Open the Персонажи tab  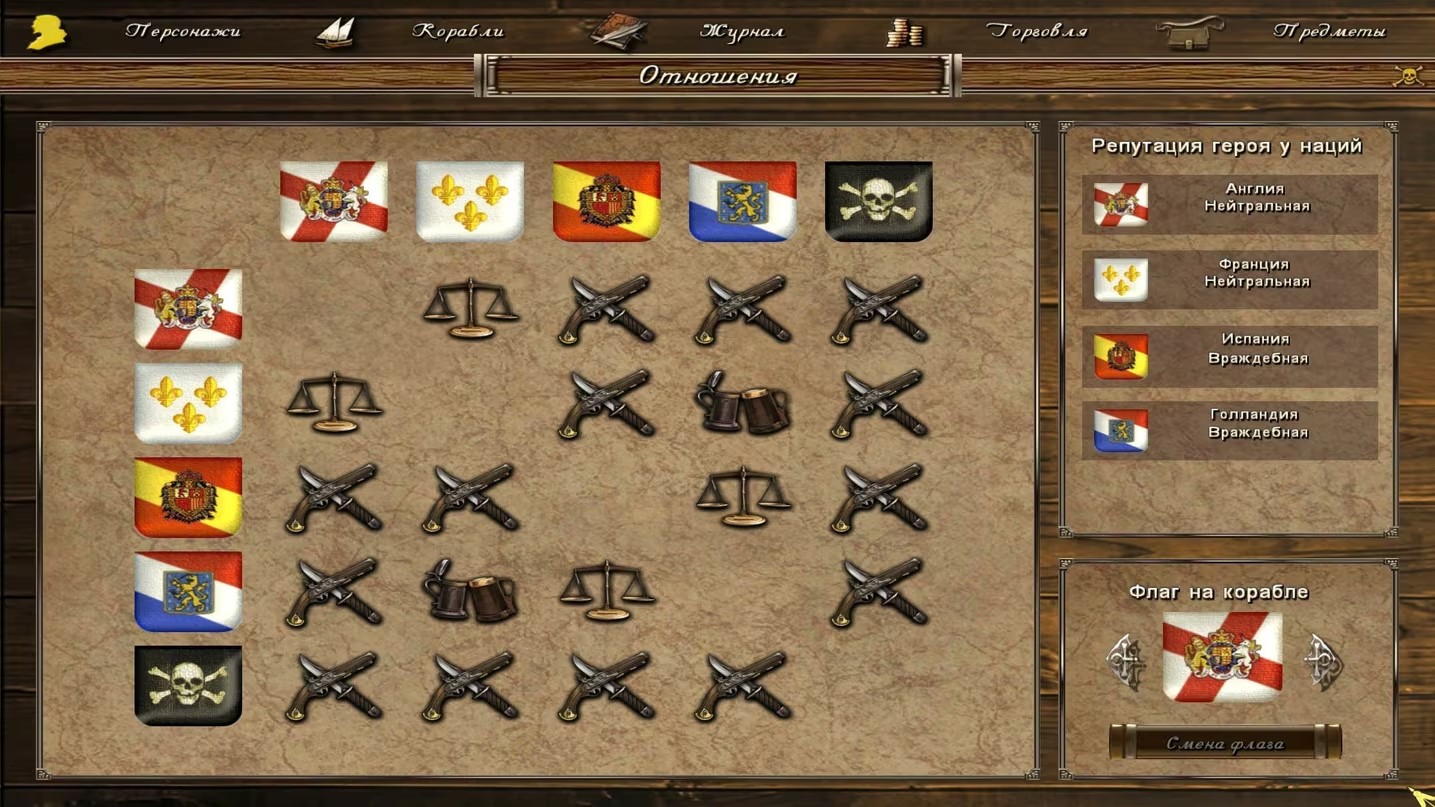pos(182,31)
